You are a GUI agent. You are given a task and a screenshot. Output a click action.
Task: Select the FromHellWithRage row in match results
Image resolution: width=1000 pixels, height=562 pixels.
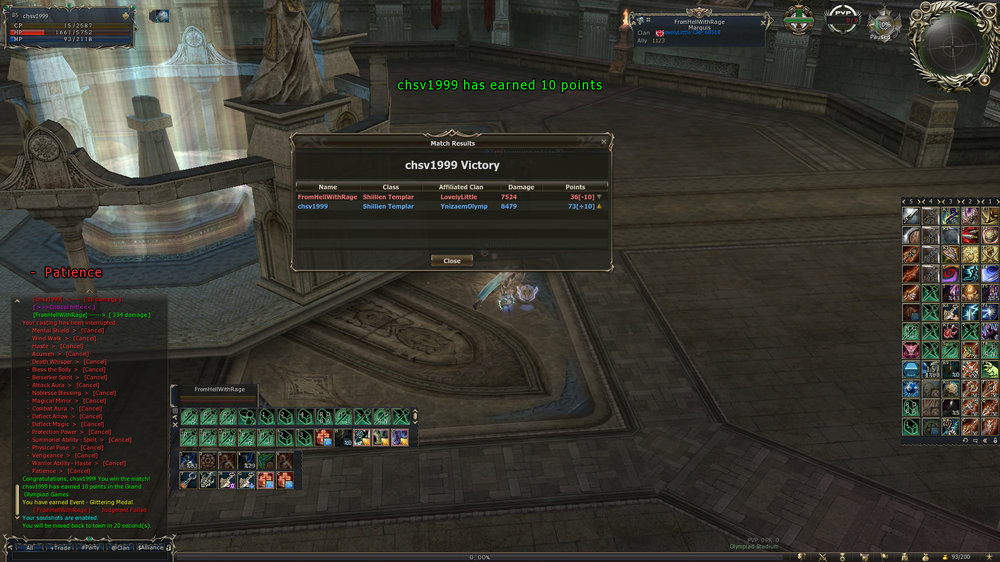tap(450, 197)
